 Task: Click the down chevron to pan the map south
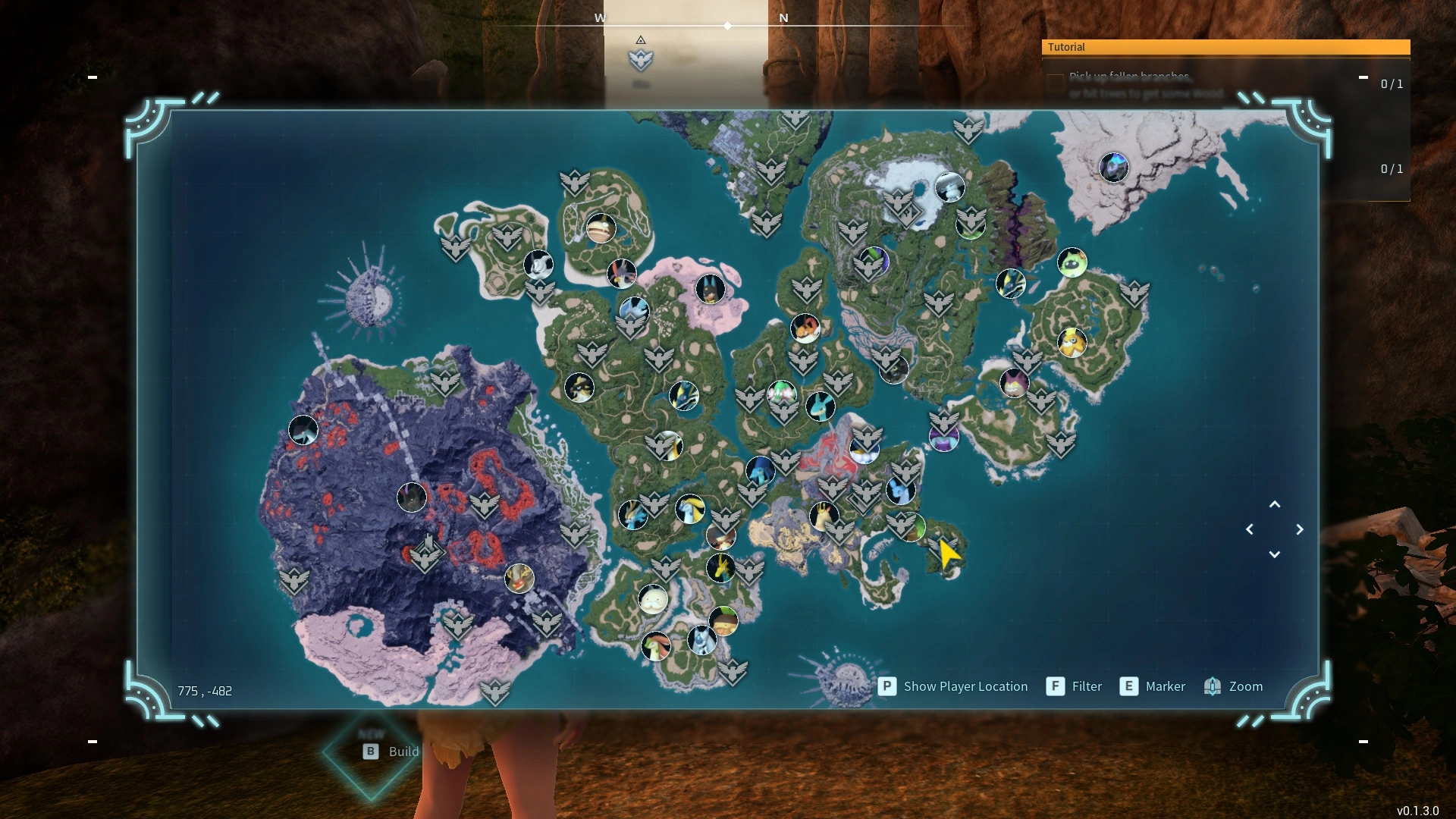pos(1276,554)
